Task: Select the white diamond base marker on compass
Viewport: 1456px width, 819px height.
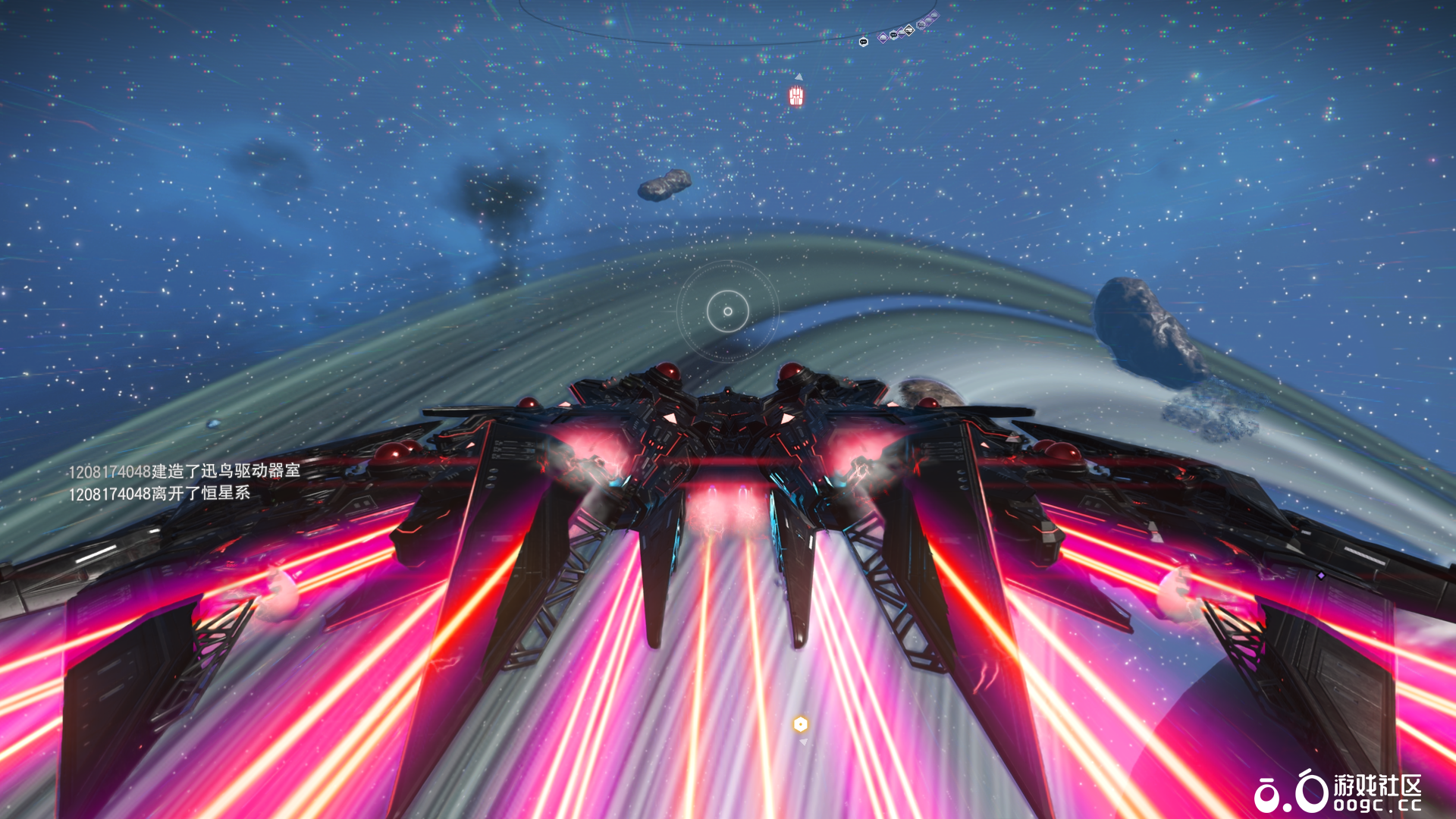Action: point(908,30)
